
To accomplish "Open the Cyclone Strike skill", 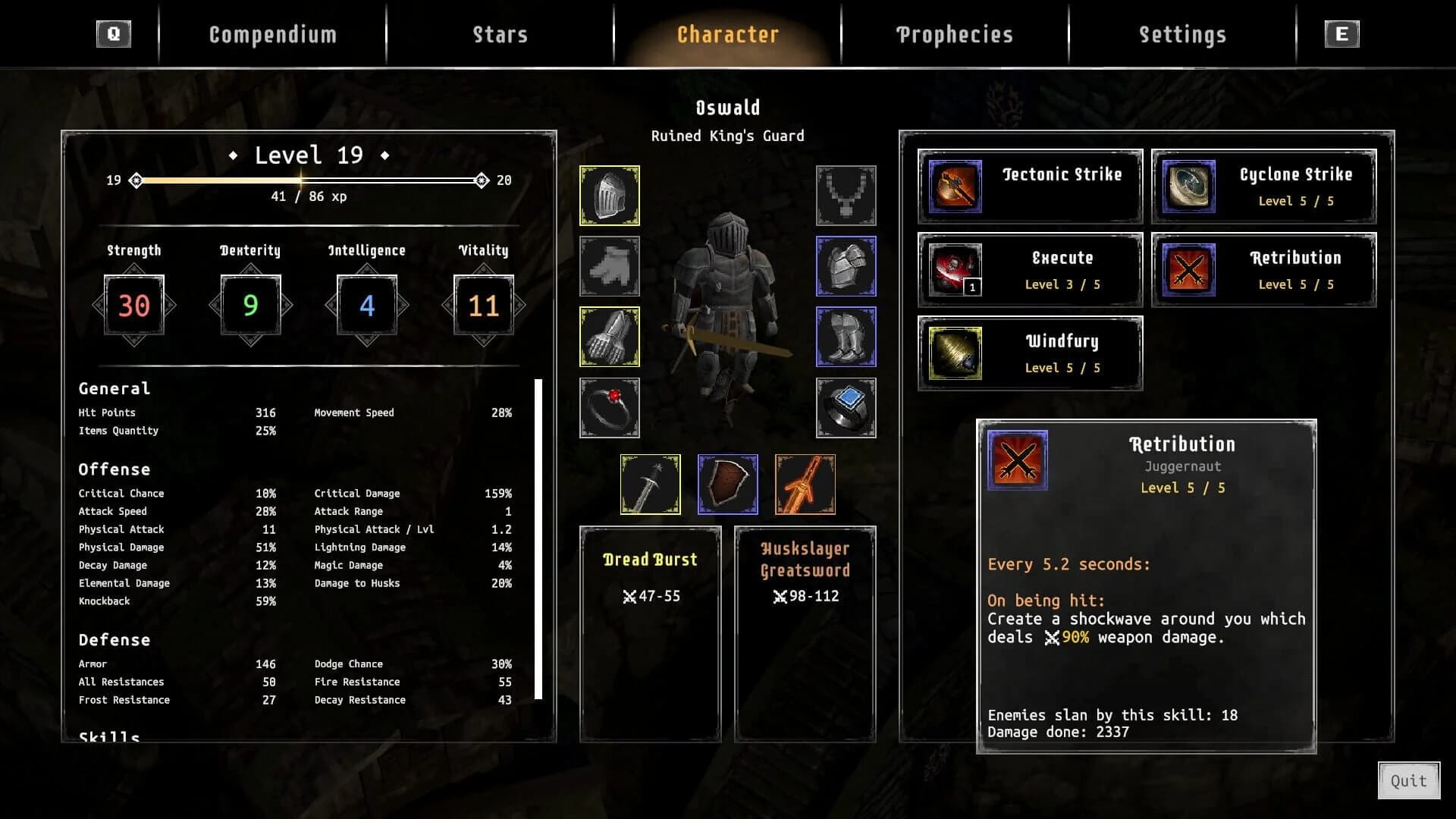I will pyautogui.click(x=1187, y=186).
